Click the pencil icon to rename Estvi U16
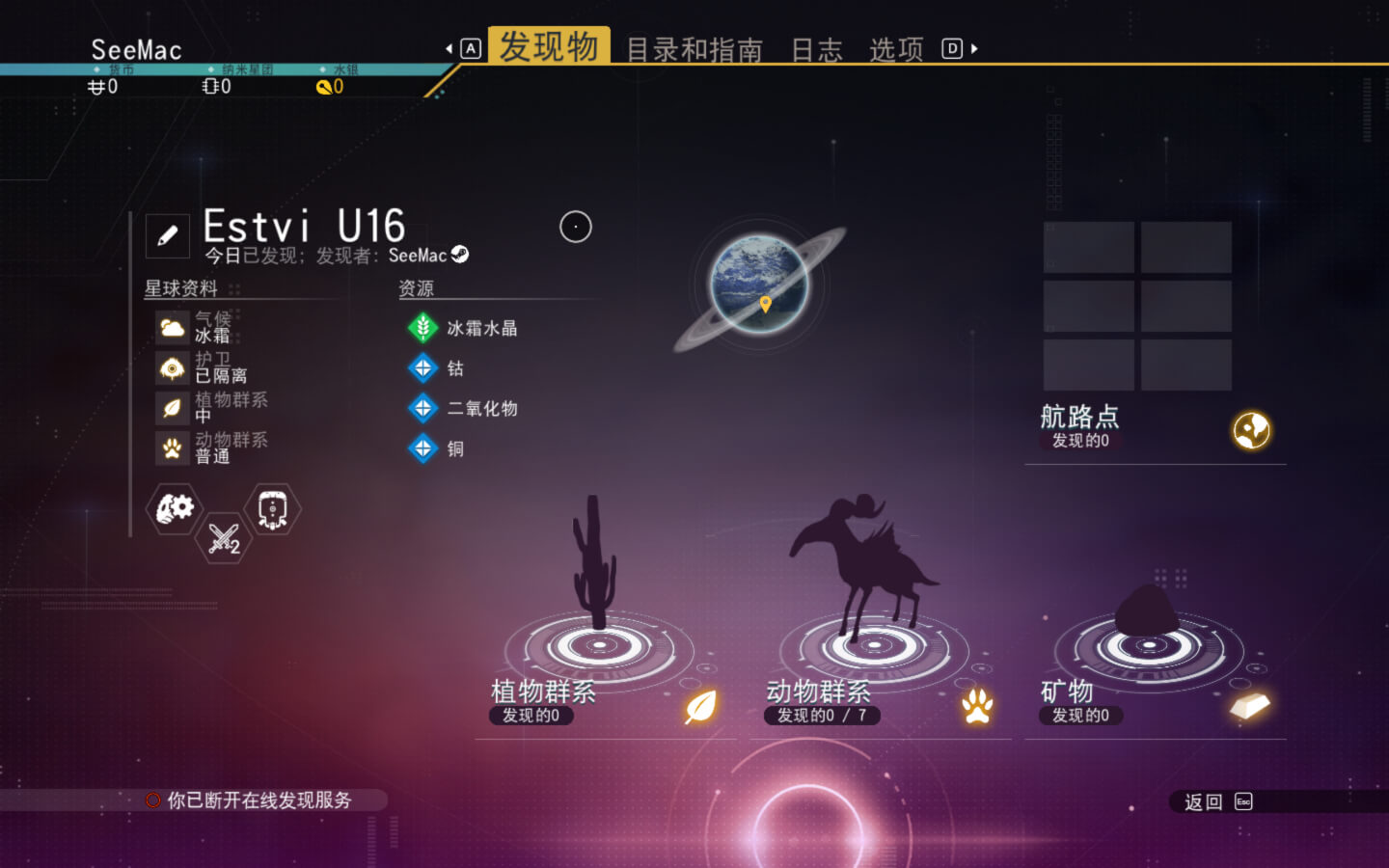This screenshot has width=1389, height=868. tap(167, 234)
